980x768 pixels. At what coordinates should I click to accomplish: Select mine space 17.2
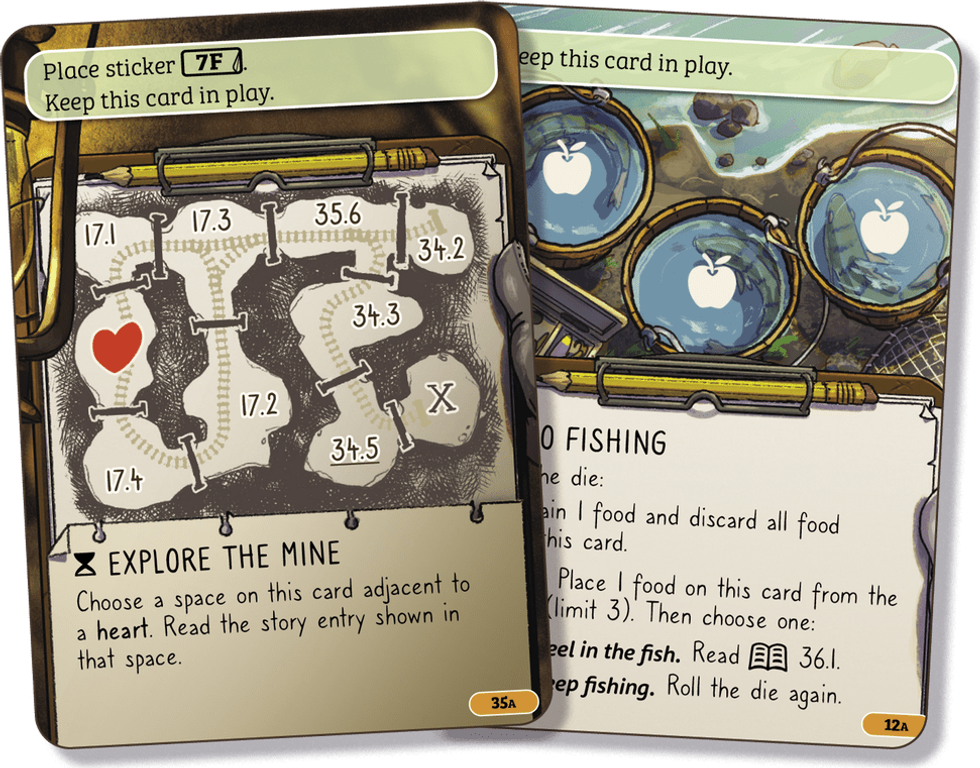(258, 404)
